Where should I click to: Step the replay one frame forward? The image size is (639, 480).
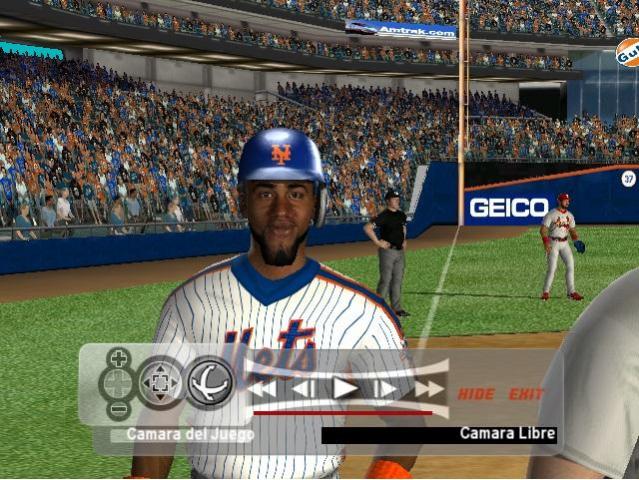pos(386,388)
